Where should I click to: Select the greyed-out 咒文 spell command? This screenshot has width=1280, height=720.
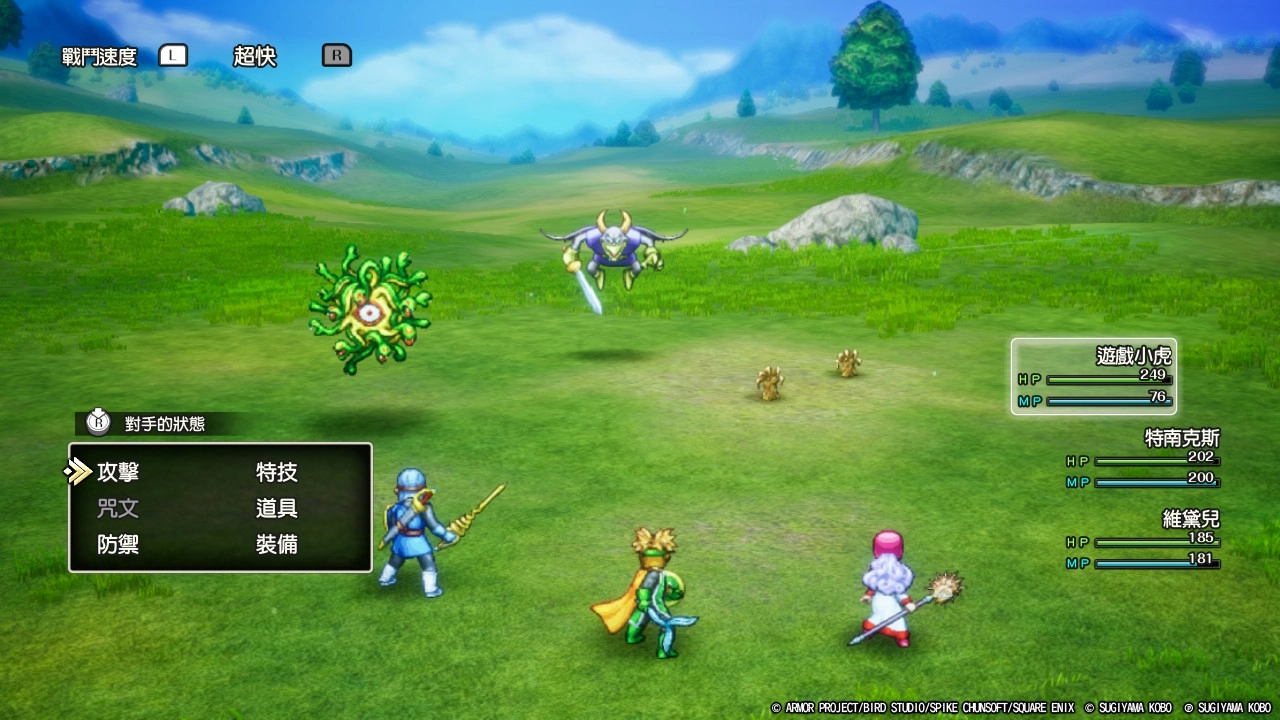118,508
